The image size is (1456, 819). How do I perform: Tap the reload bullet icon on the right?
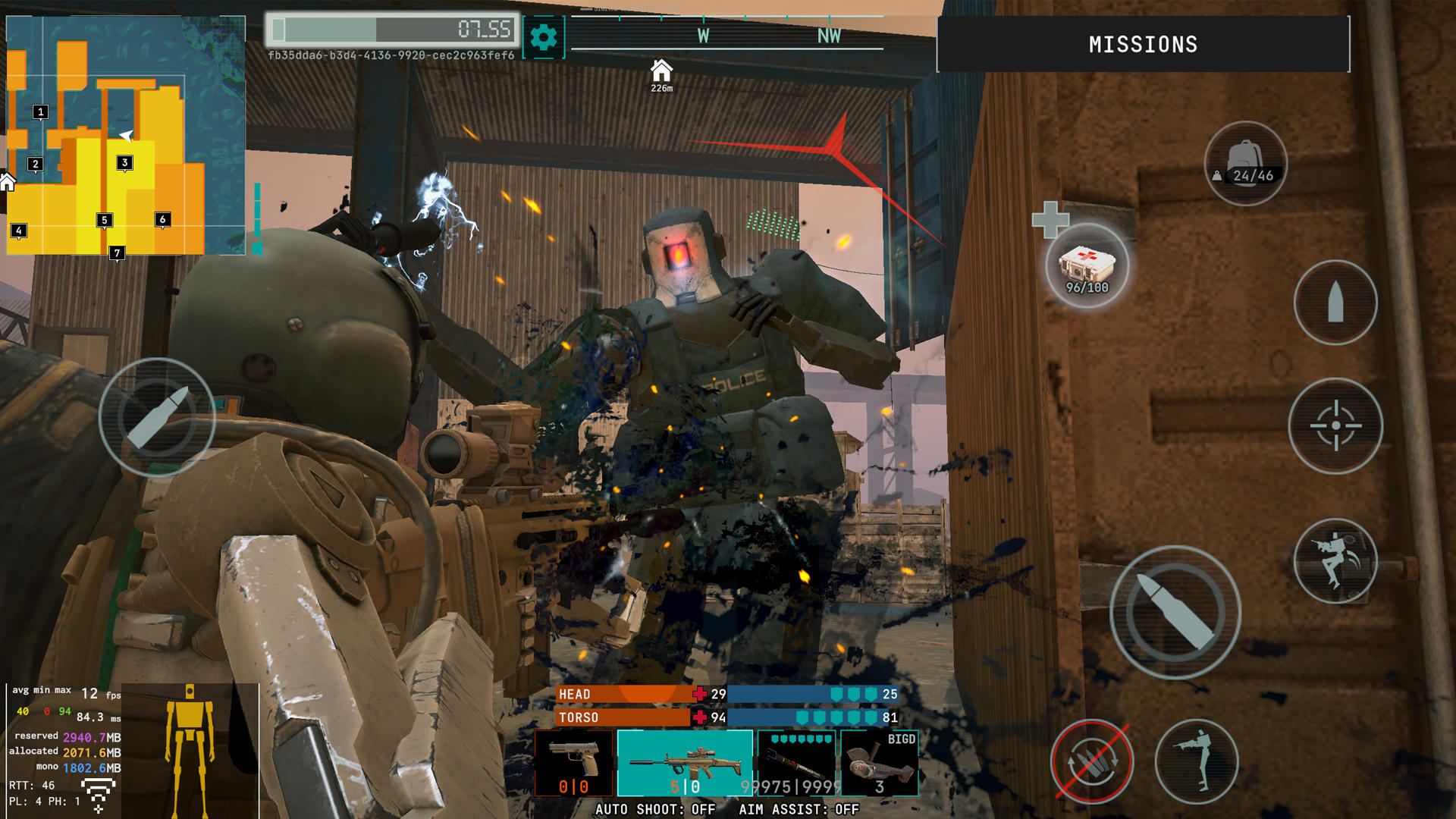click(x=1335, y=301)
